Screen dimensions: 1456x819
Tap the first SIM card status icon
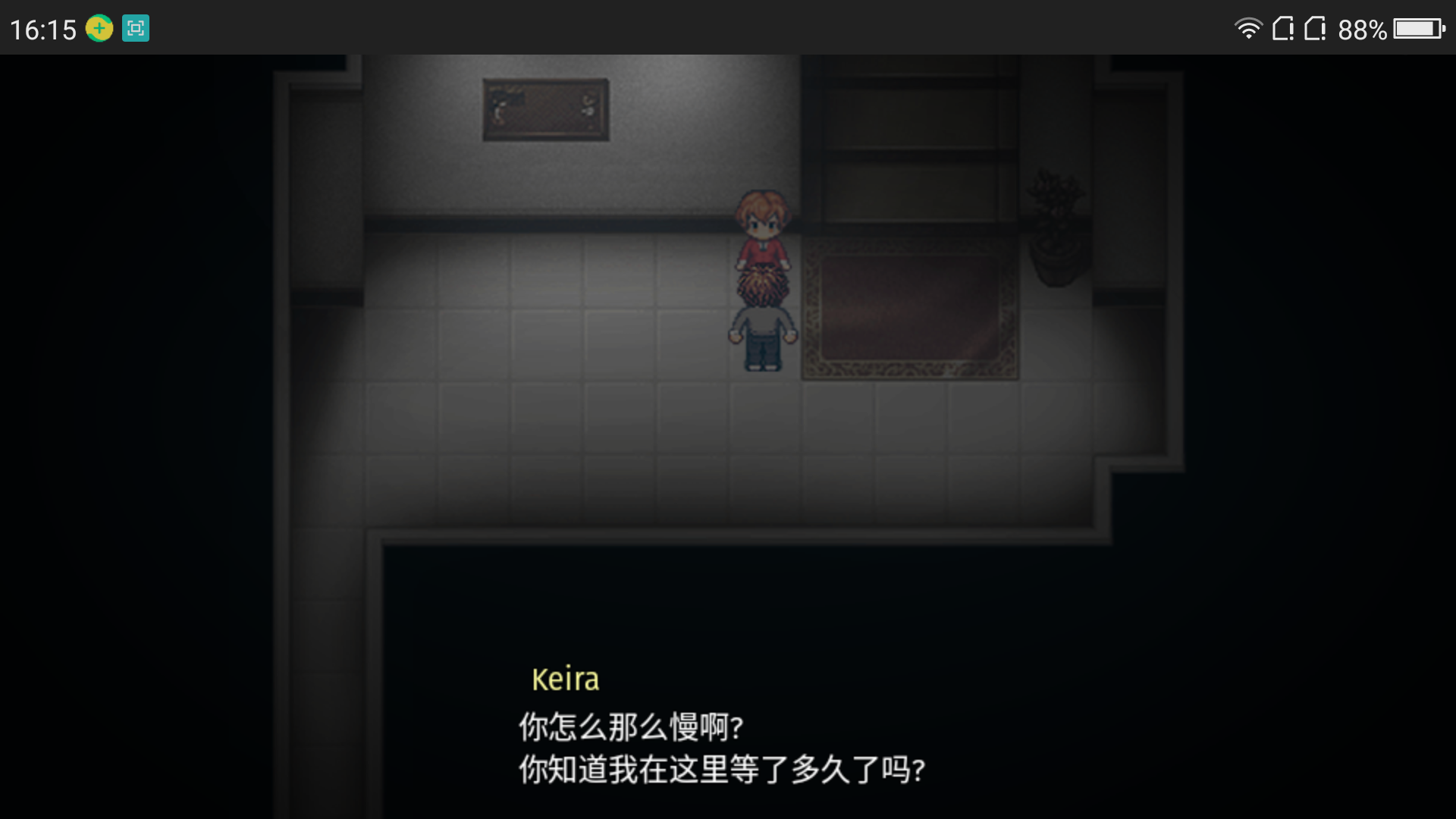pyautogui.click(x=1285, y=28)
